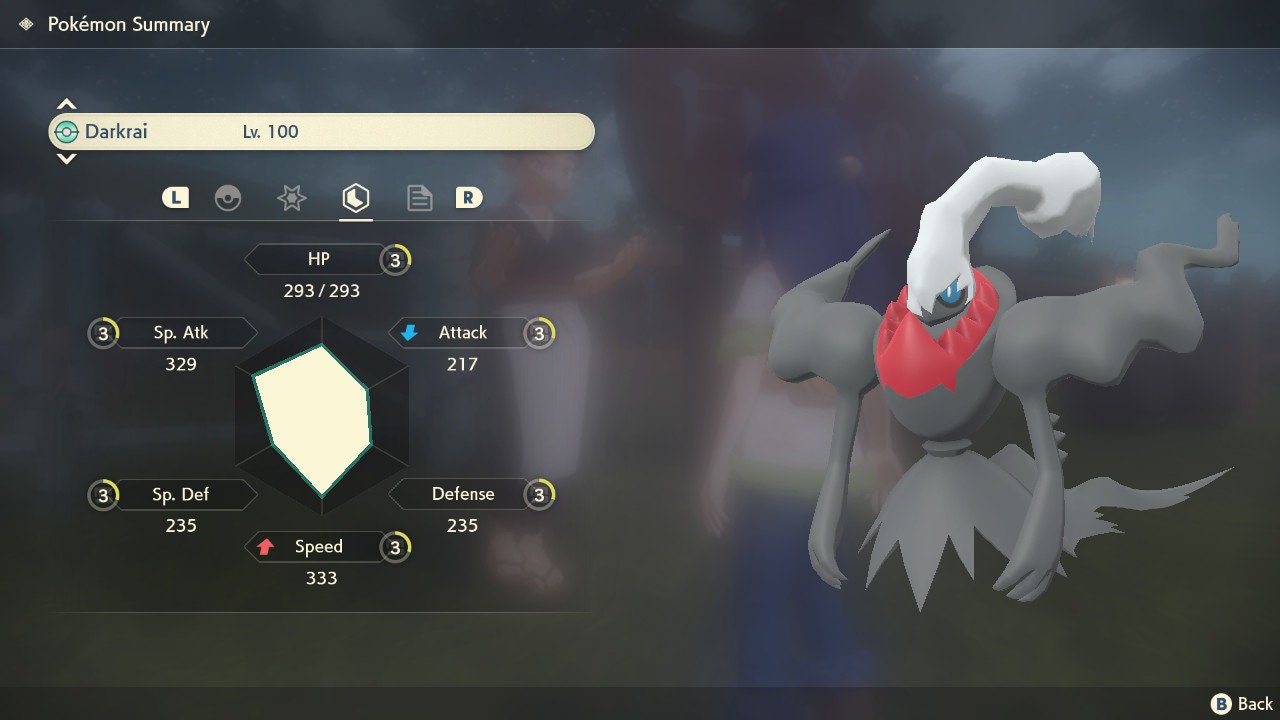Select the Darkrai name bar
The height and width of the screenshot is (720, 1280).
click(x=321, y=132)
